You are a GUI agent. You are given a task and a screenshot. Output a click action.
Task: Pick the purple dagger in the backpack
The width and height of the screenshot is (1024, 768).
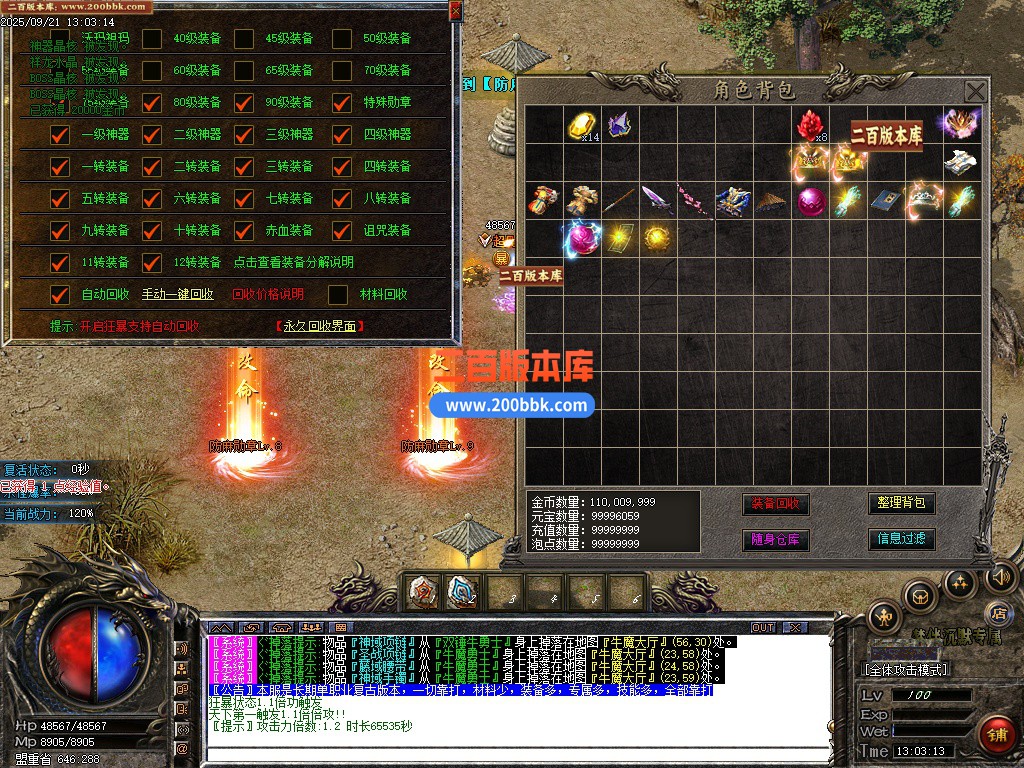[x=657, y=200]
